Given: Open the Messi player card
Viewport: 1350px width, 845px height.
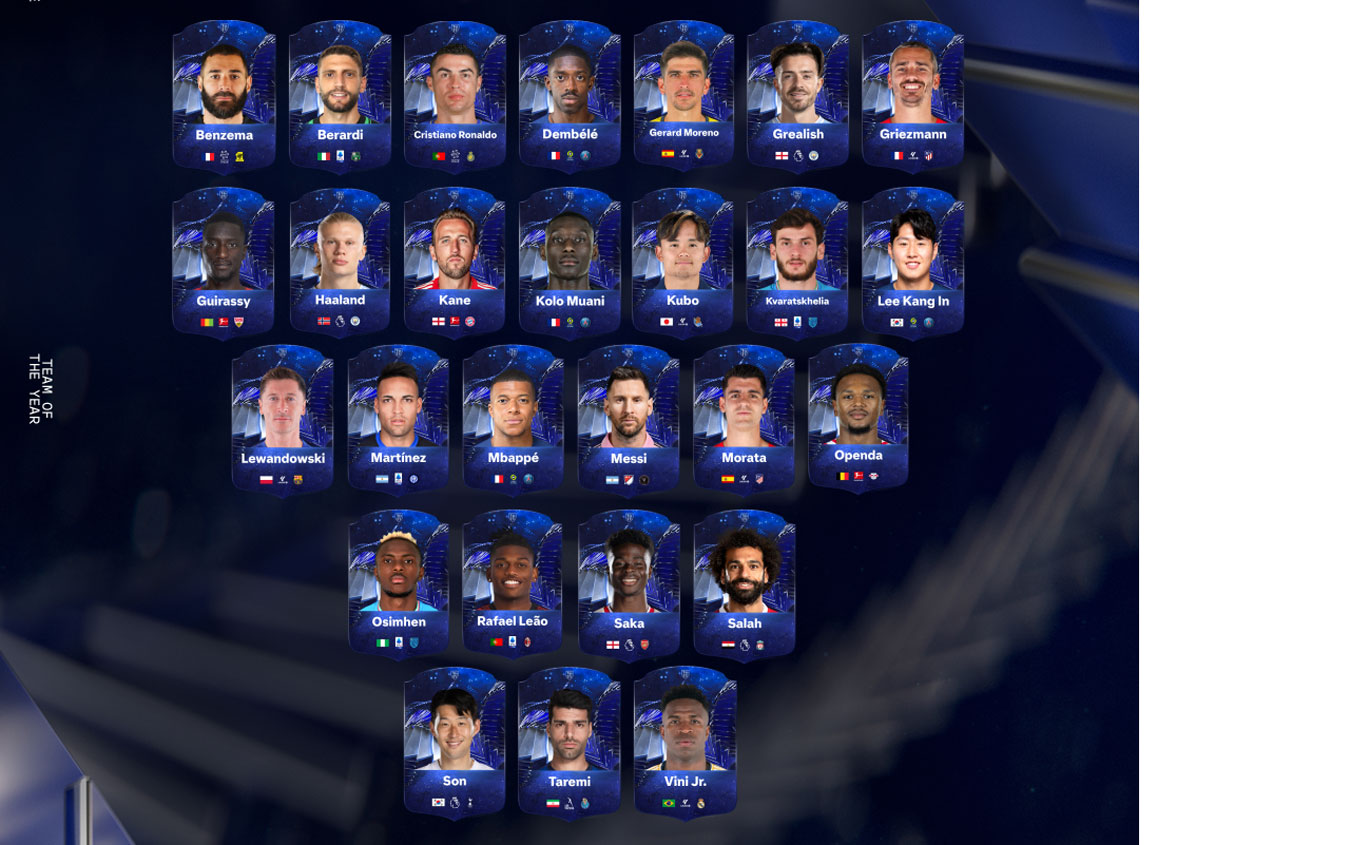Looking at the screenshot, I should pos(628,415).
